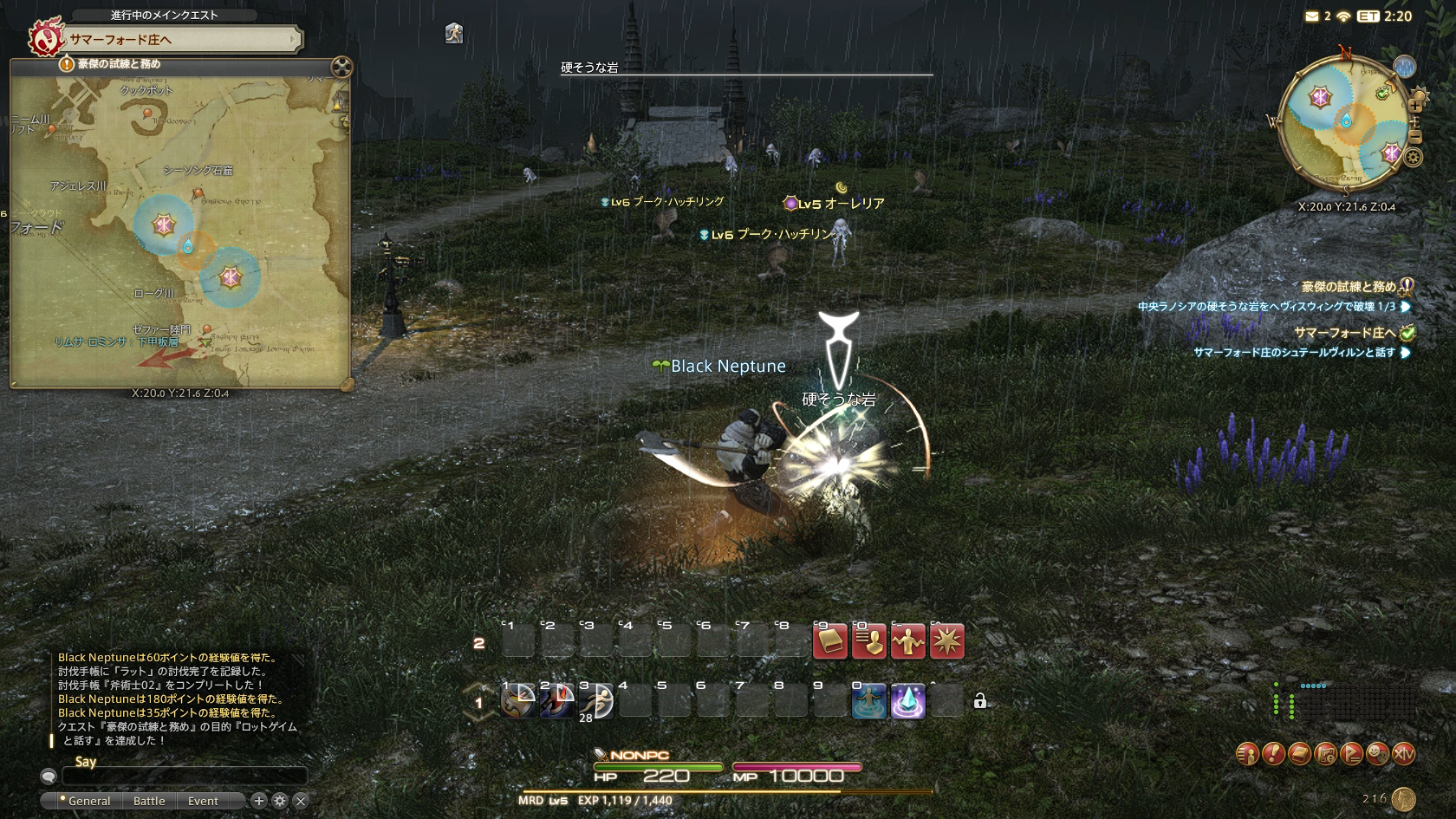This screenshot has height=819, width=1456.
Task: Cast Return with the blue figure icon
Action: (x=868, y=701)
